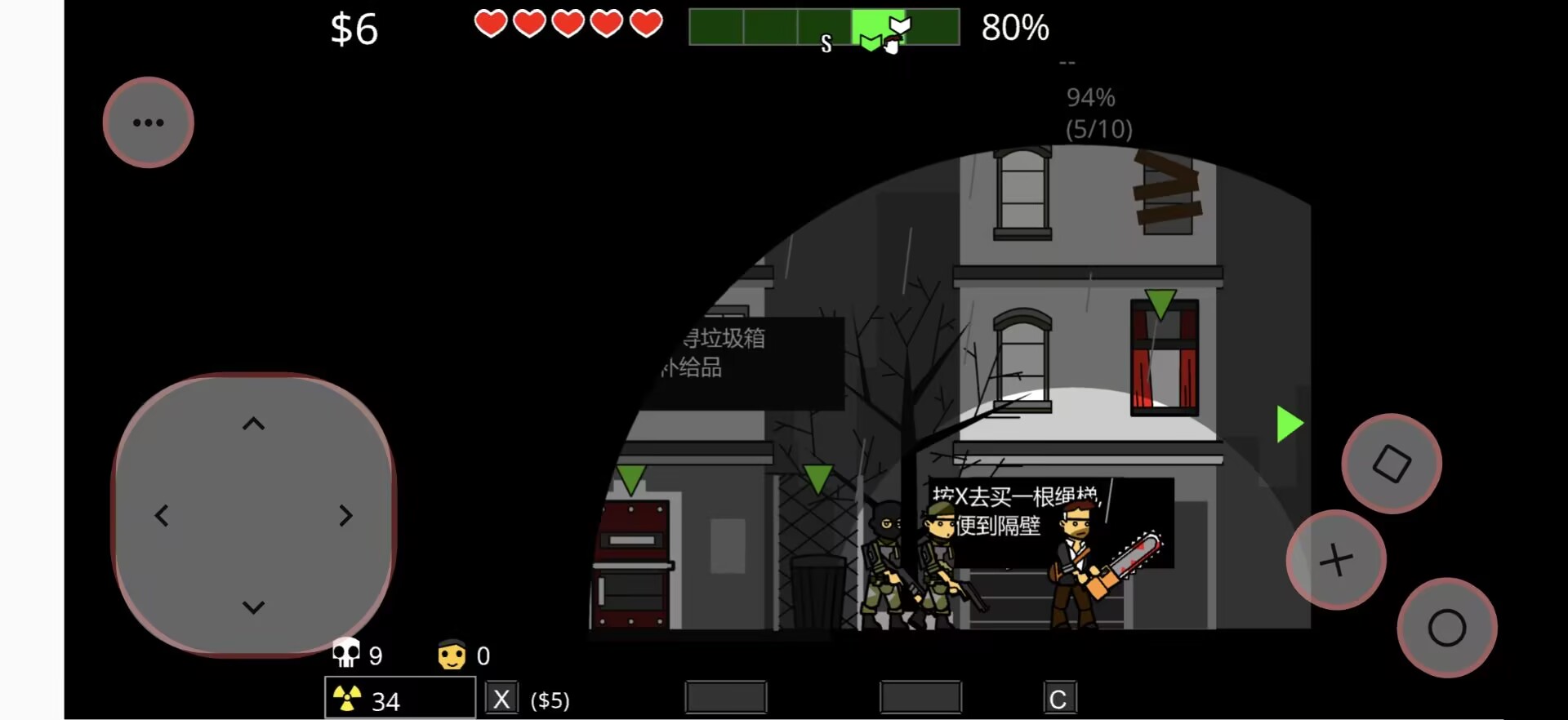The height and width of the screenshot is (720, 1568).
Task: Tap the plus action button
Action: coord(1336,560)
